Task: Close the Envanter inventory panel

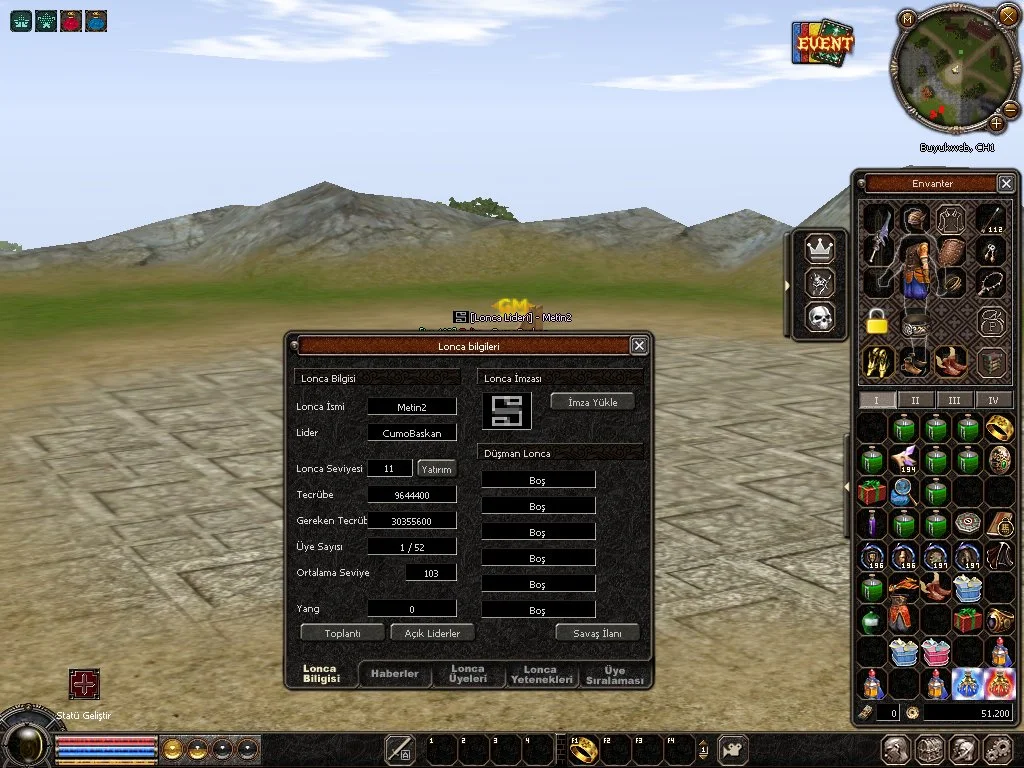Action: coord(1006,183)
